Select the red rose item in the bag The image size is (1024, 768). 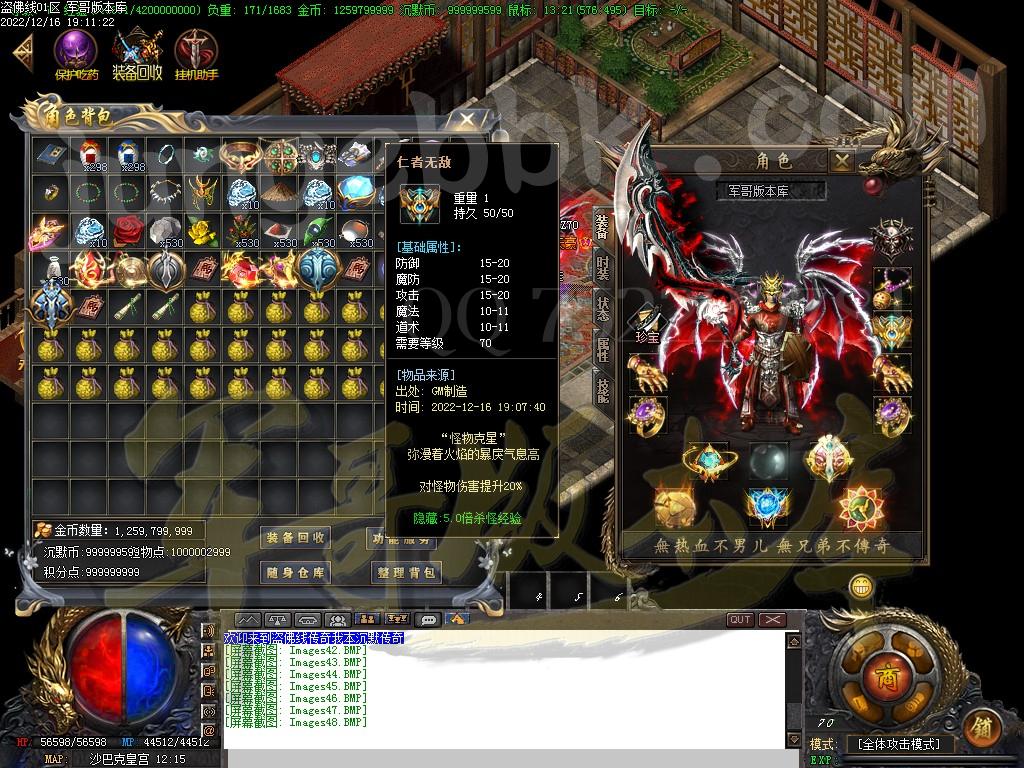[x=127, y=230]
